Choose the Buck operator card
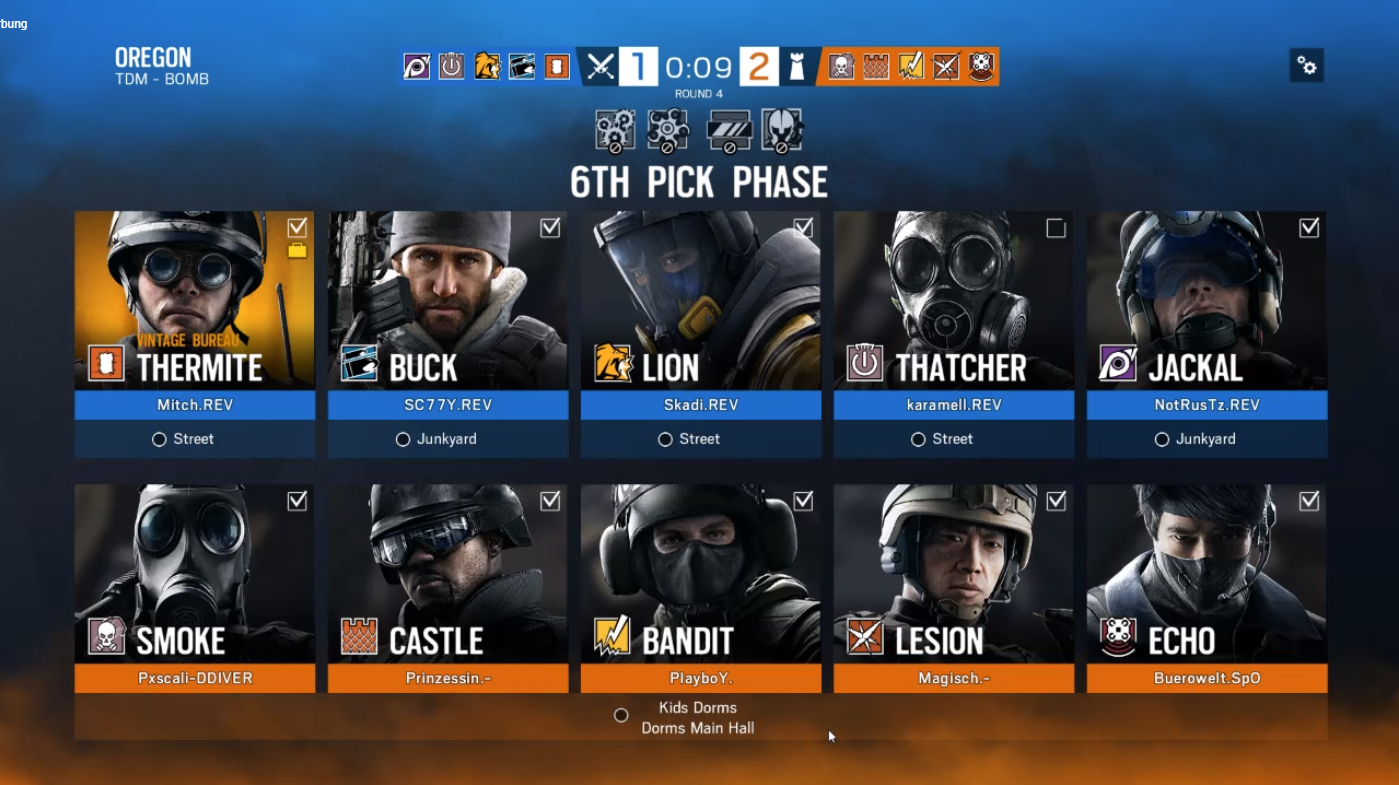 point(447,300)
